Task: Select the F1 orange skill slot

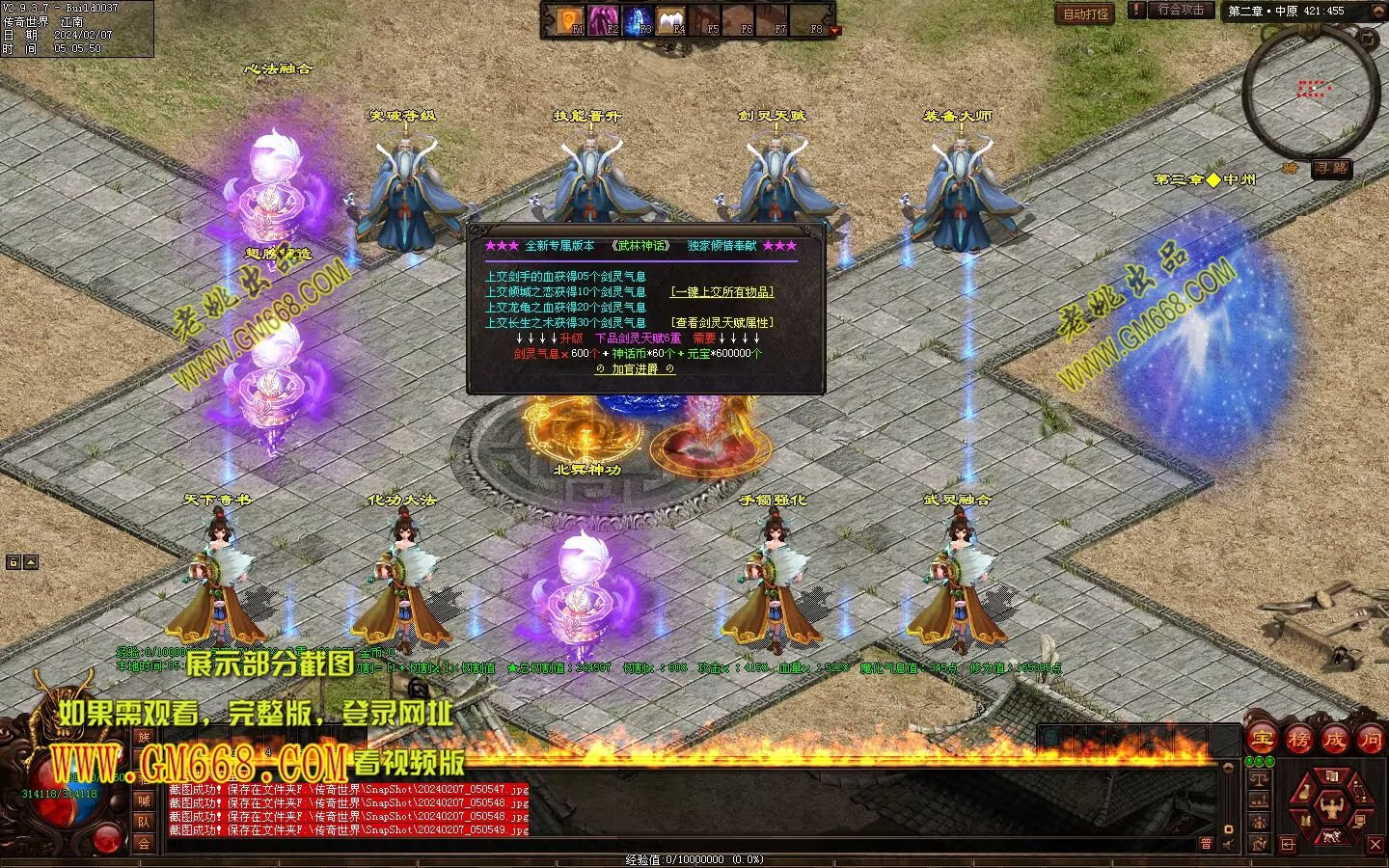Action: click(570, 19)
